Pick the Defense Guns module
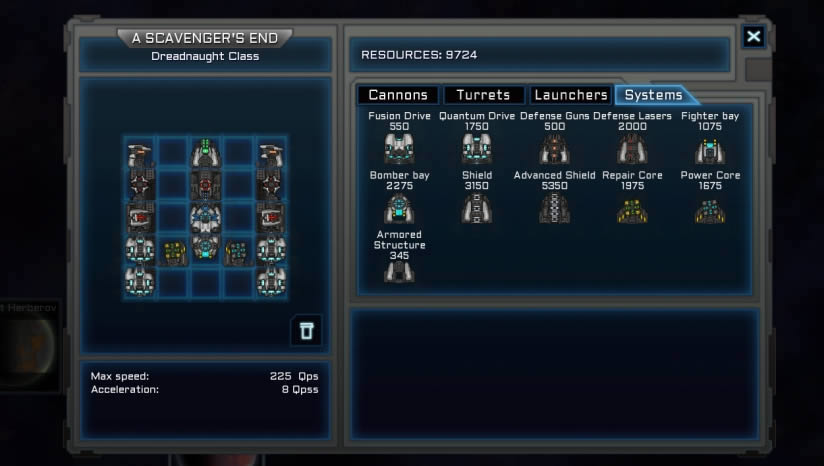The image size is (824, 466). (554, 148)
